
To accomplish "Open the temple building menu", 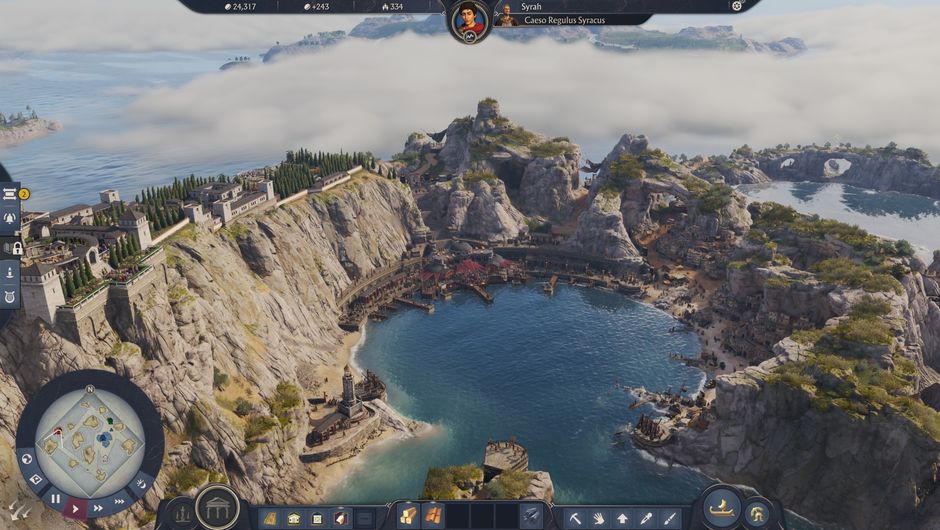I will click(217, 507).
